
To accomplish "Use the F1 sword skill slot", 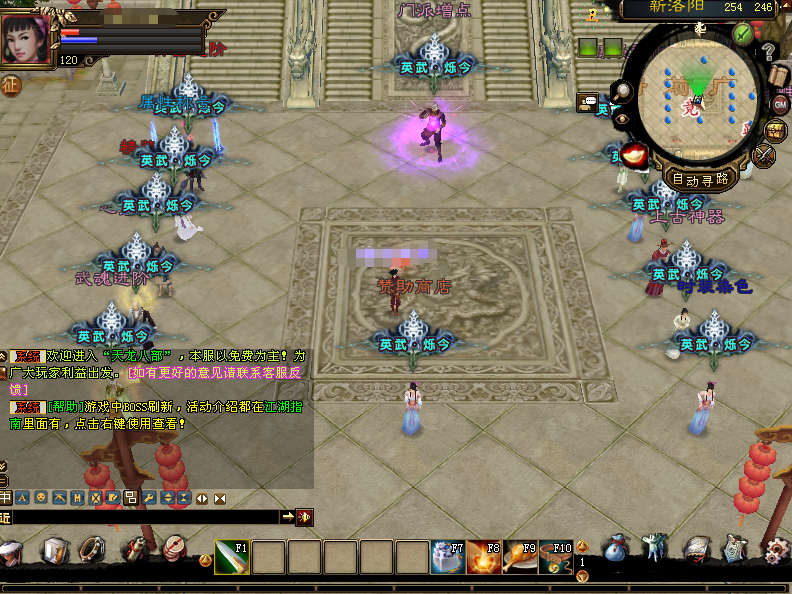I will [x=232, y=557].
